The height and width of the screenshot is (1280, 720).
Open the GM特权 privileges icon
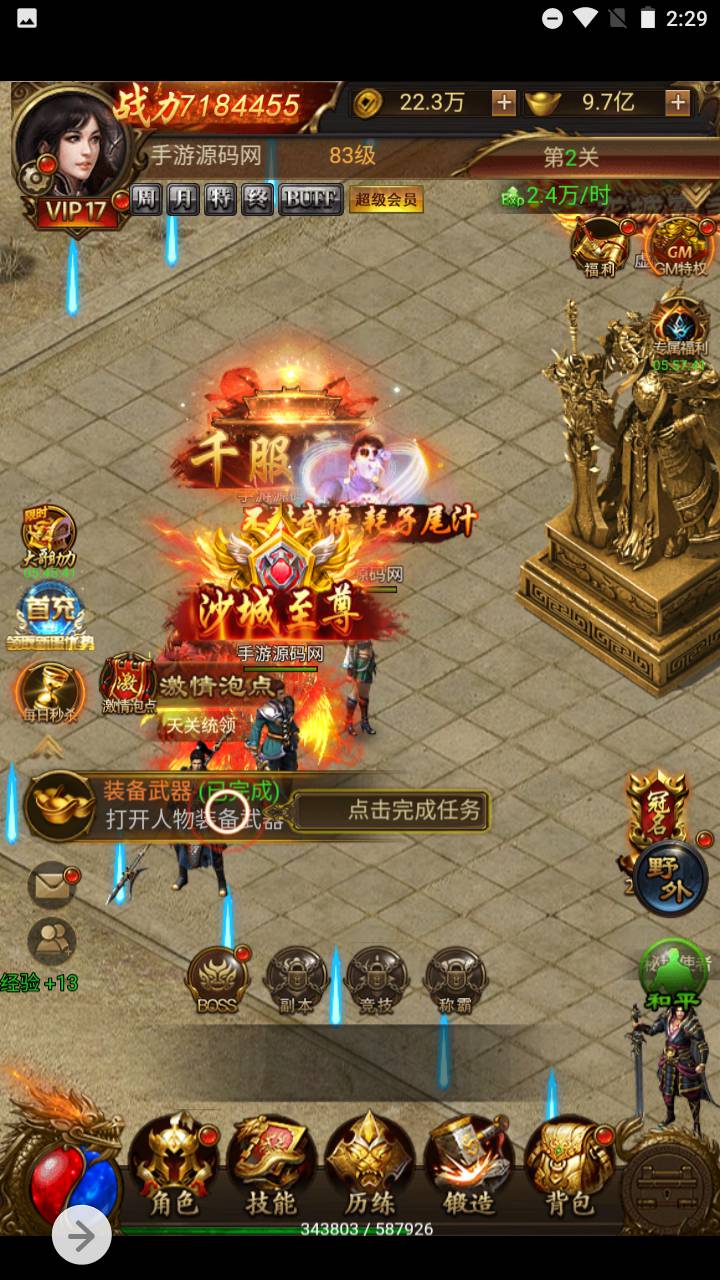click(677, 246)
